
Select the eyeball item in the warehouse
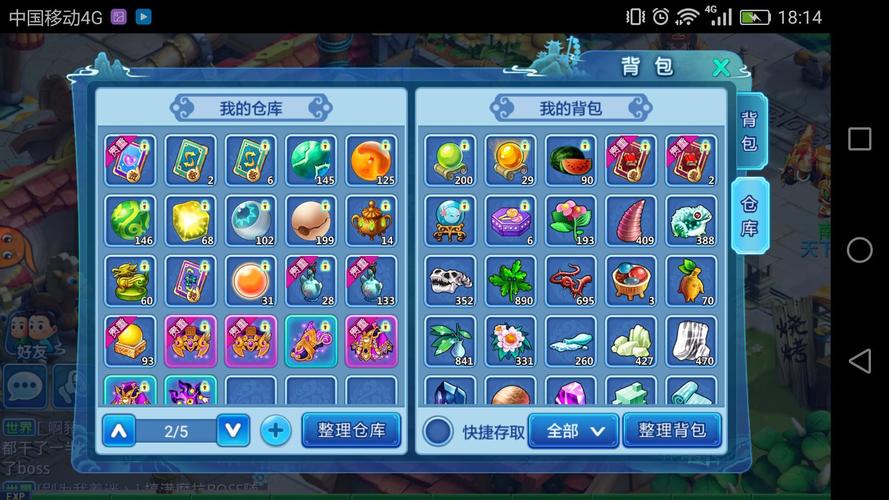tap(250, 221)
